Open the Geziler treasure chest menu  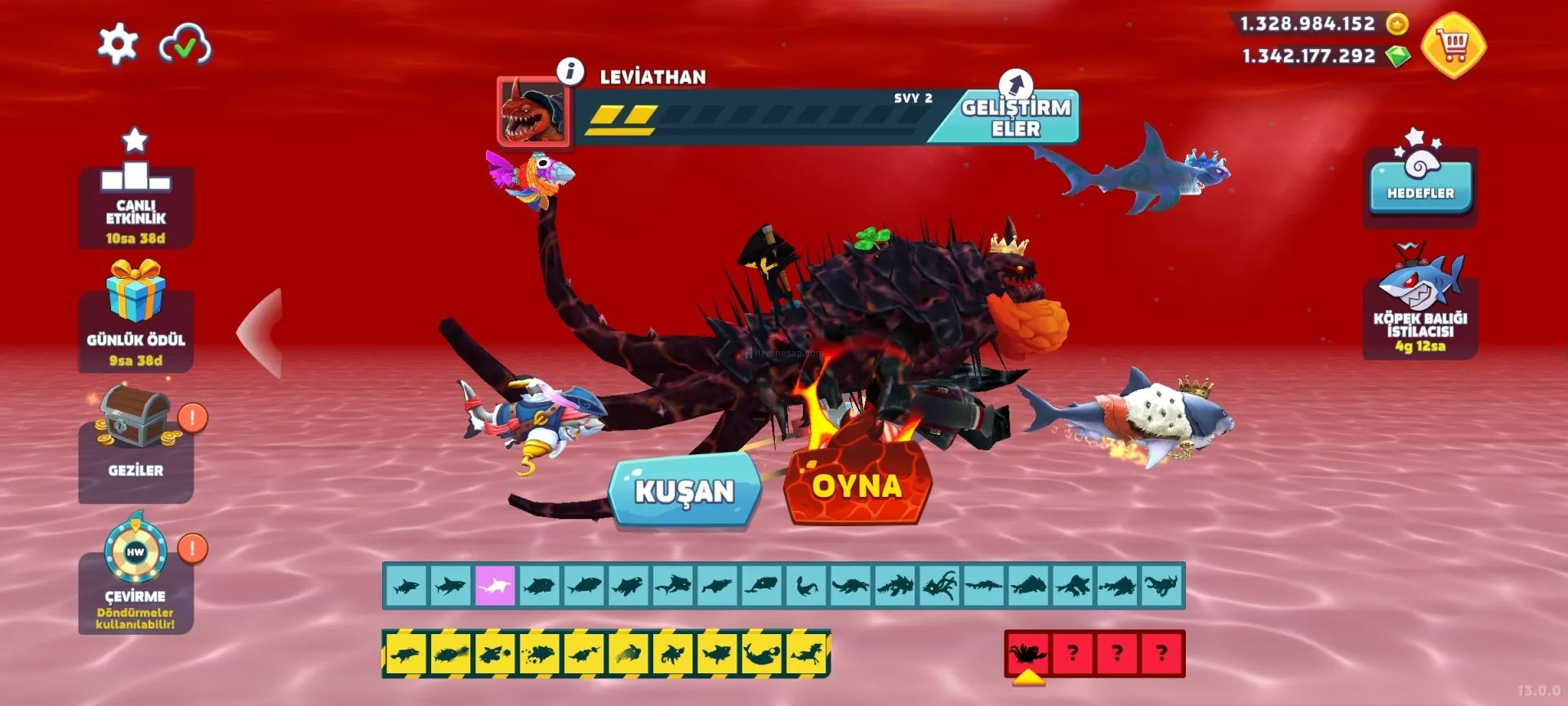point(136,445)
